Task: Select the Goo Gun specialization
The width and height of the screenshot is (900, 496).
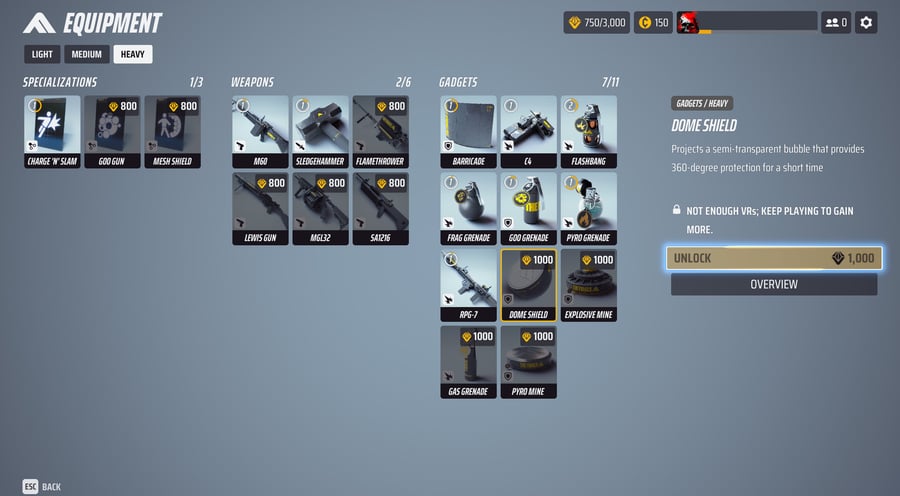Action: 112,131
